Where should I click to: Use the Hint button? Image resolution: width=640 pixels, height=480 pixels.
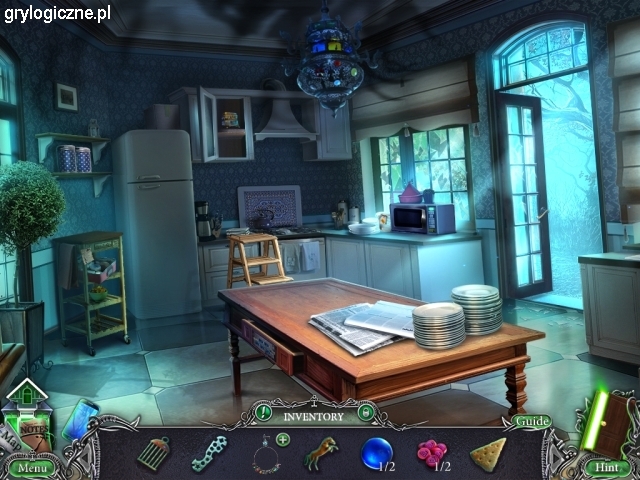click(x=604, y=467)
